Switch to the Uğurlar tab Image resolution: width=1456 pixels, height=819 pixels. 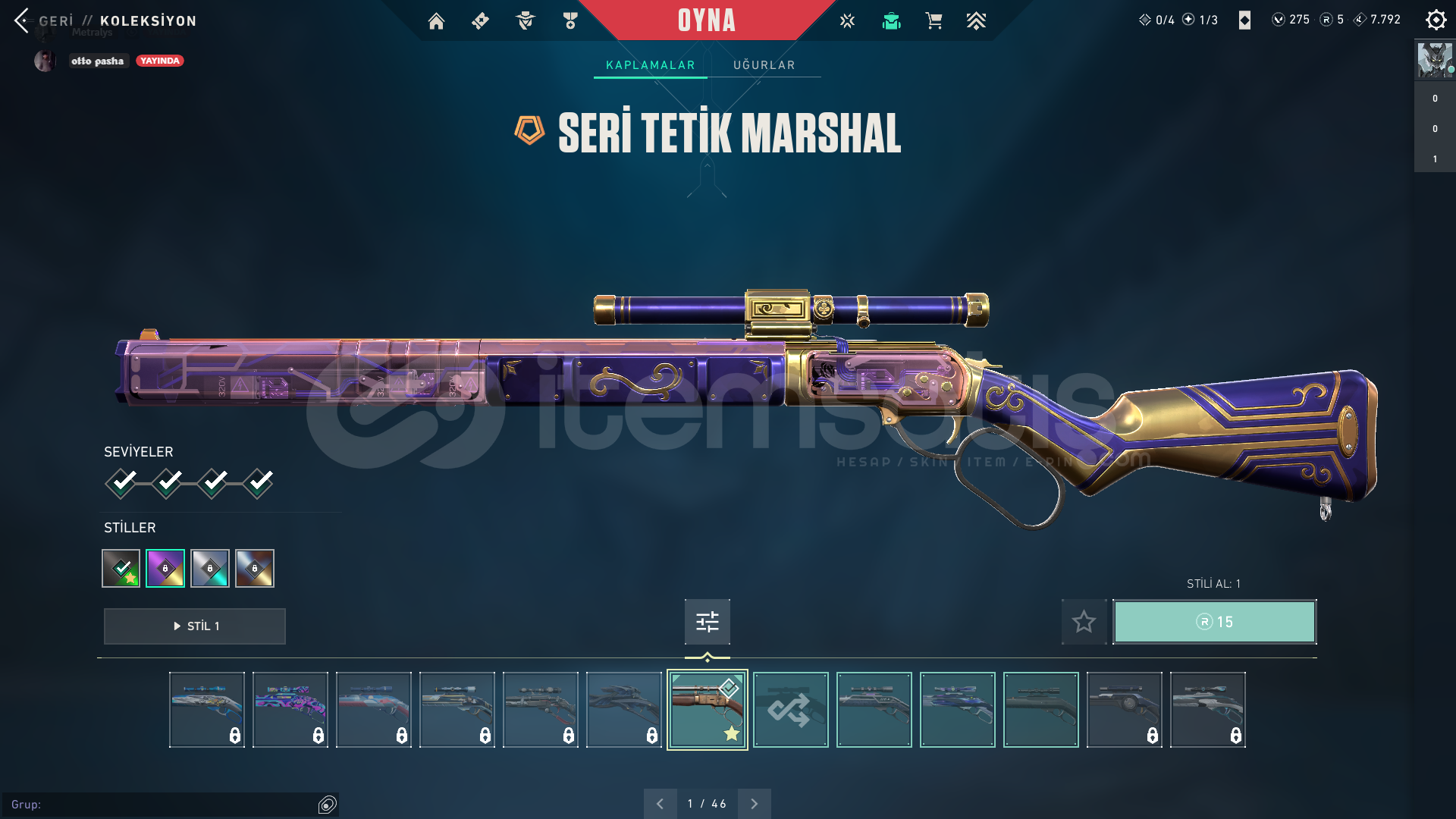coord(764,65)
